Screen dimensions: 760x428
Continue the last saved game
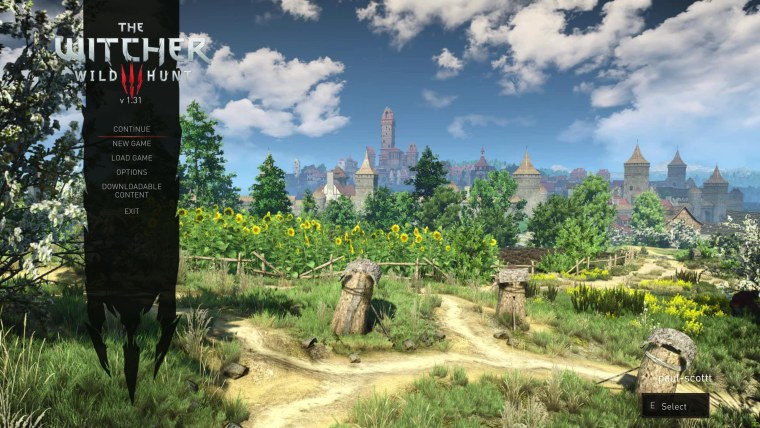131,129
